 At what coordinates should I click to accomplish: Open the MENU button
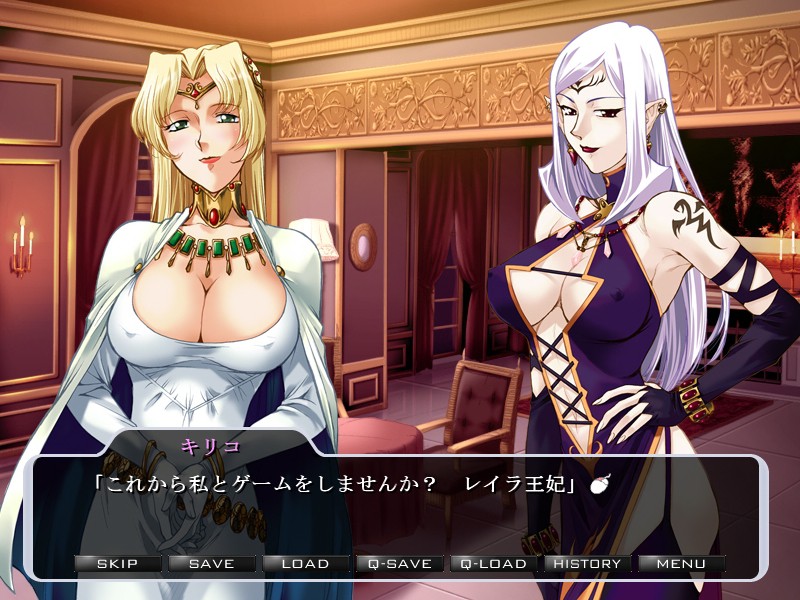681,564
